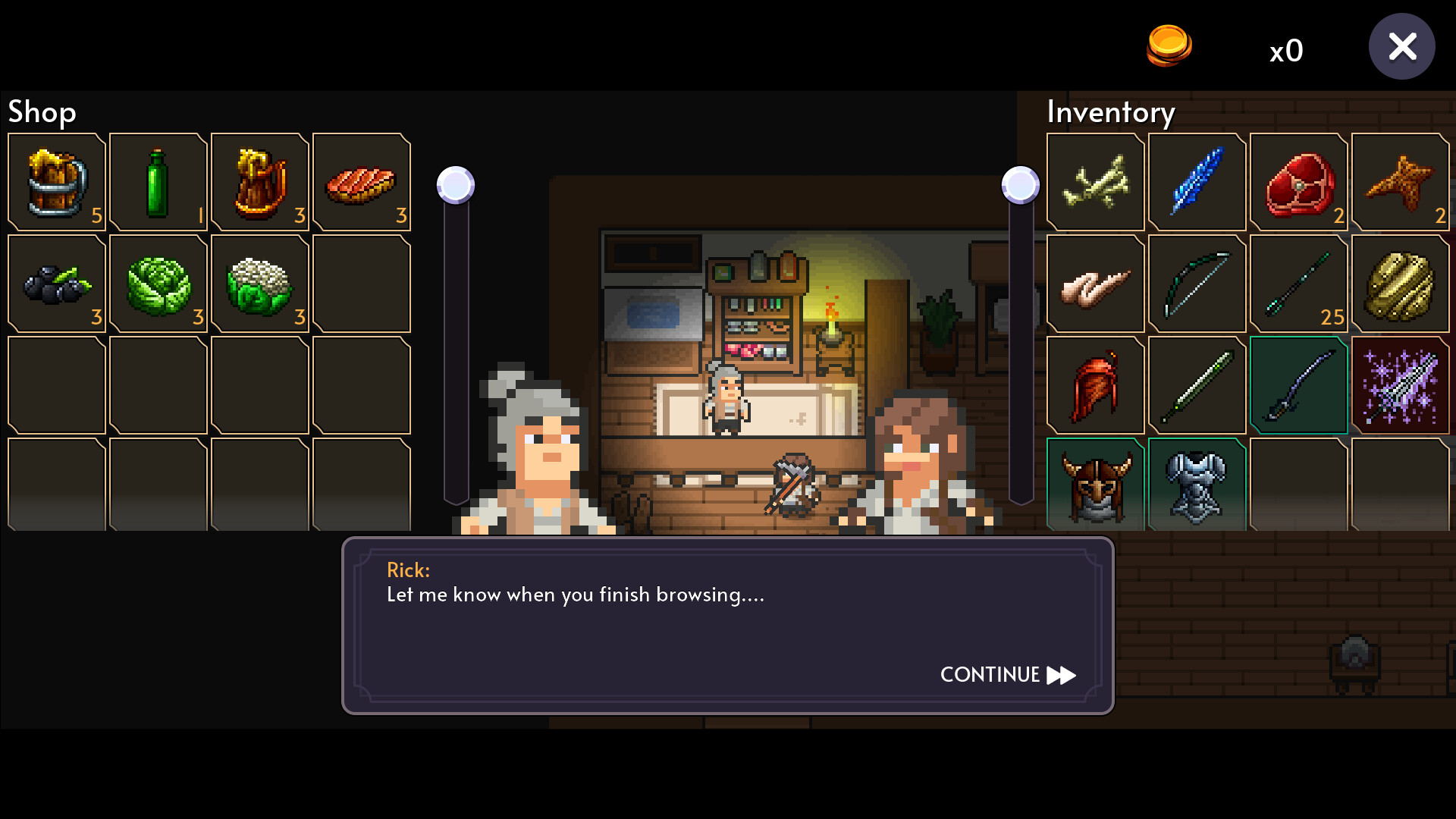Image resolution: width=1456 pixels, height=819 pixels.
Task: Pick the bow in inventory
Action: pyautogui.click(x=1197, y=284)
